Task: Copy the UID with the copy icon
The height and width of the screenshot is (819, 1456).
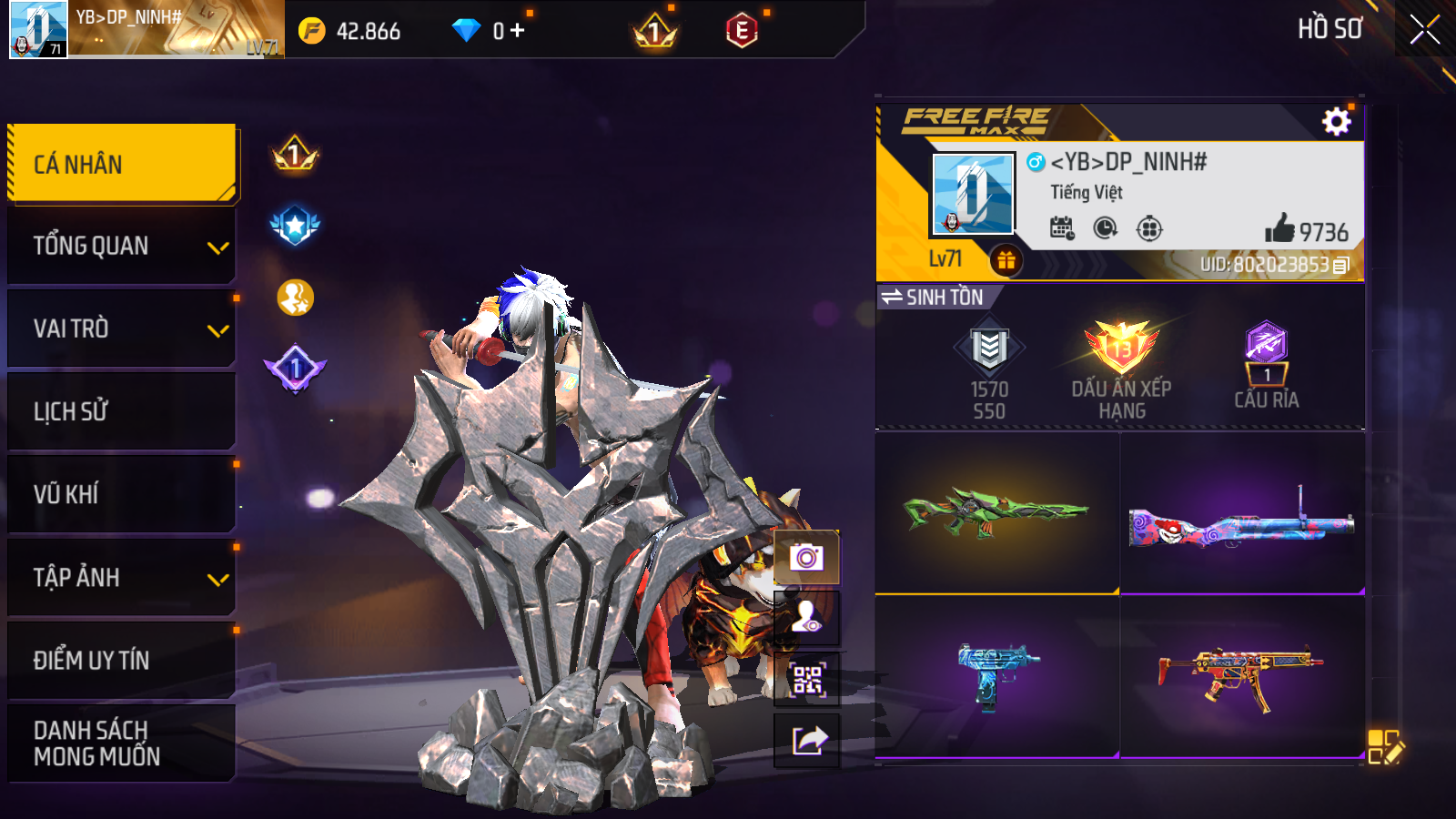Action: tap(1341, 266)
